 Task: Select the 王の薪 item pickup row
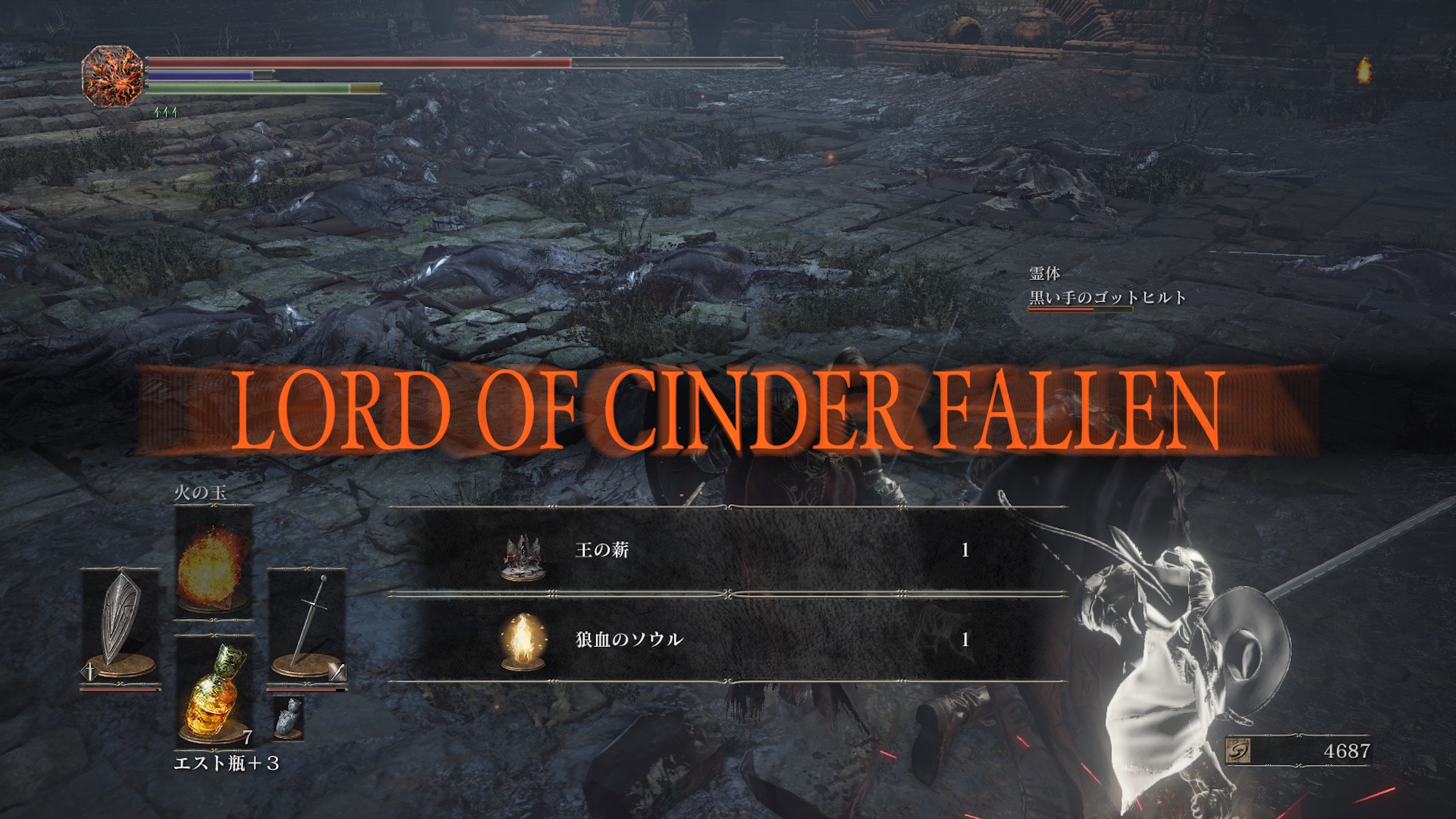[728, 550]
